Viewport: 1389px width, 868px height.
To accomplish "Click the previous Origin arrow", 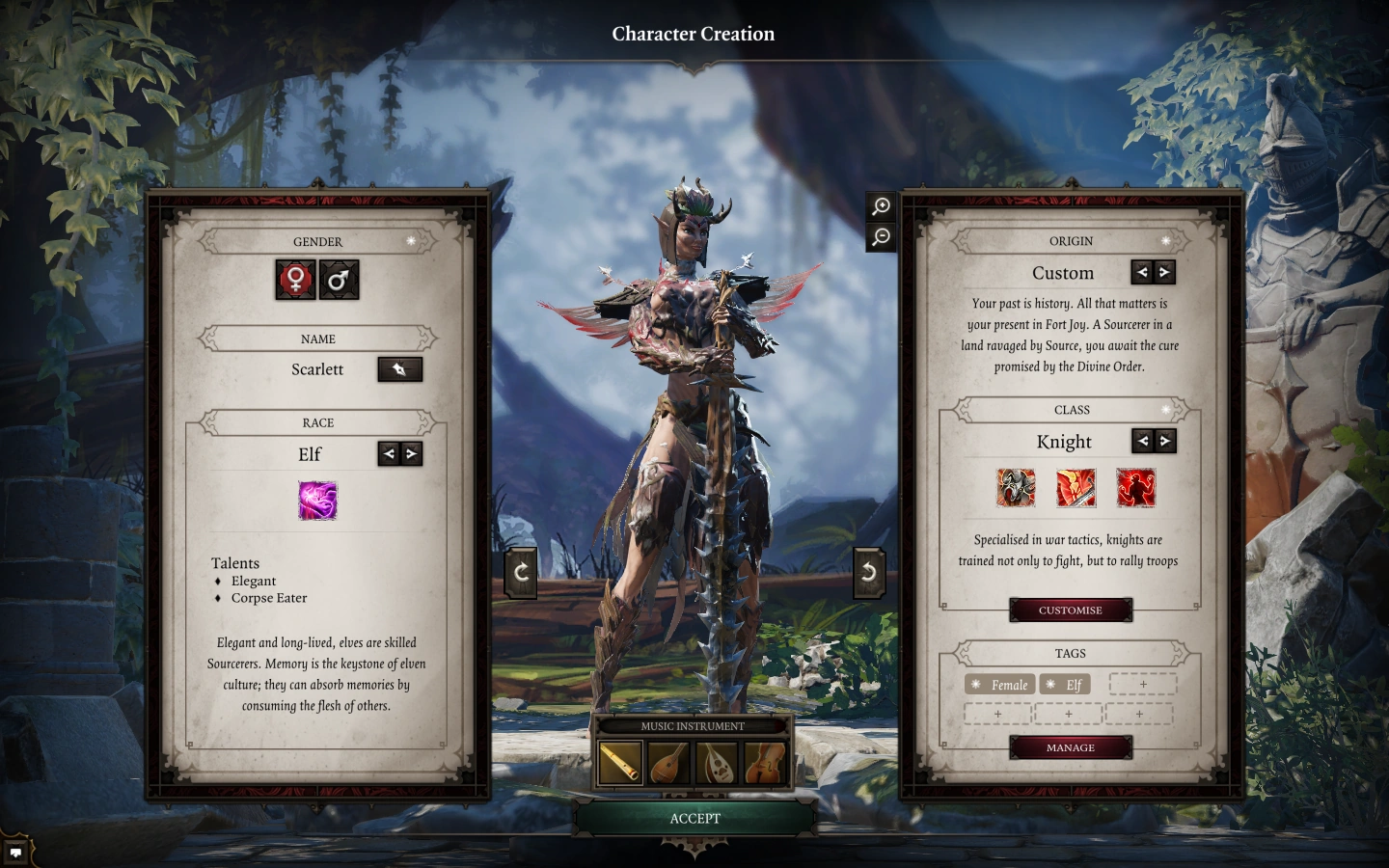I will 1141,272.
